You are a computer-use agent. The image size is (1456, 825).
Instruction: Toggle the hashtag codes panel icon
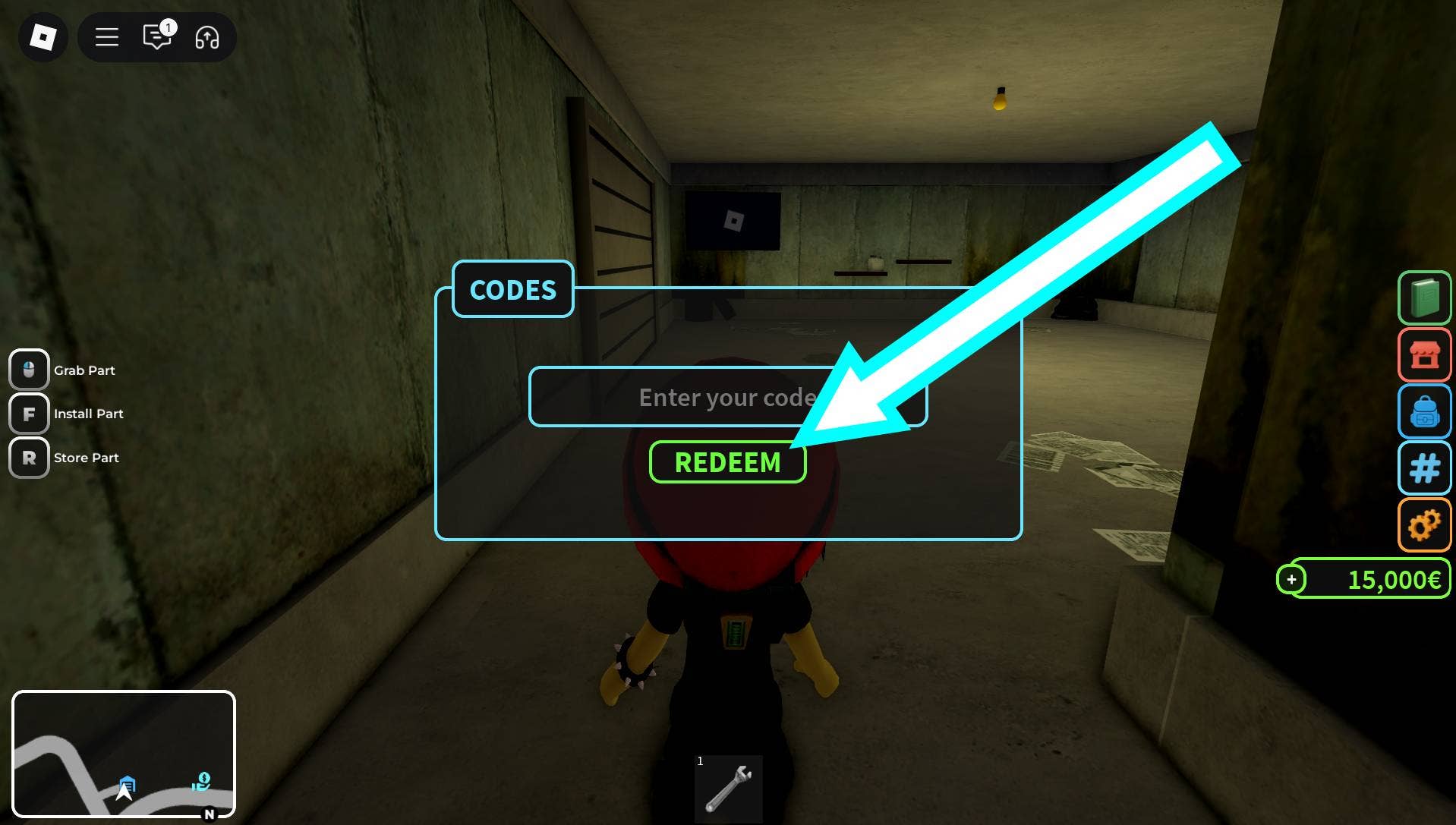(x=1424, y=468)
